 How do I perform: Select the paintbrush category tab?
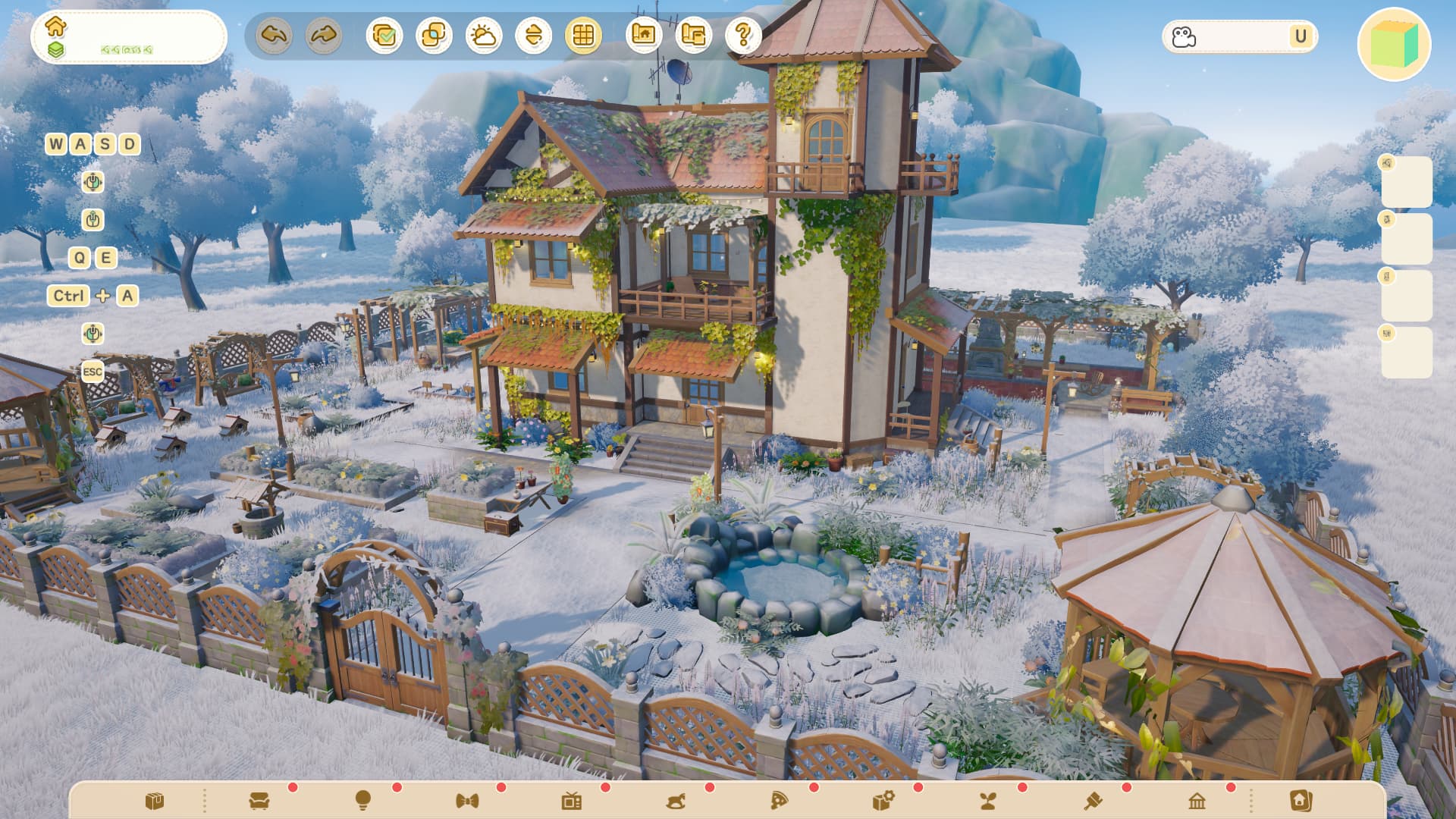click(1093, 801)
